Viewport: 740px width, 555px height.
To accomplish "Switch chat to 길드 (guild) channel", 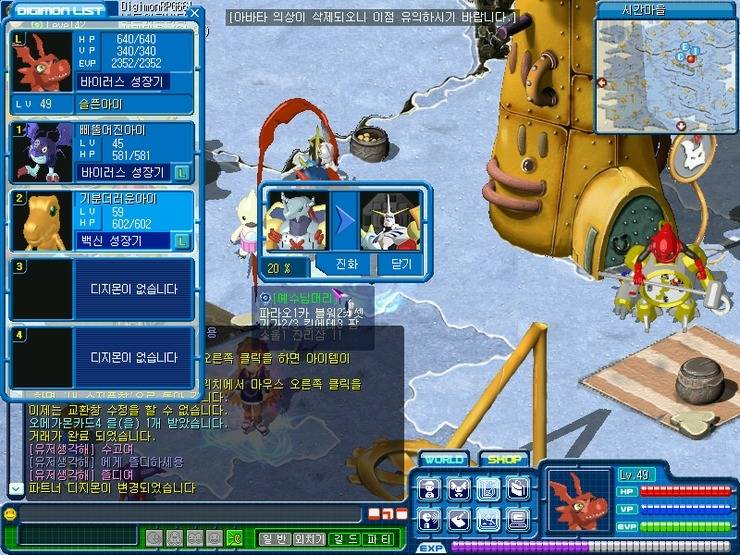I will pyautogui.click(x=343, y=540).
